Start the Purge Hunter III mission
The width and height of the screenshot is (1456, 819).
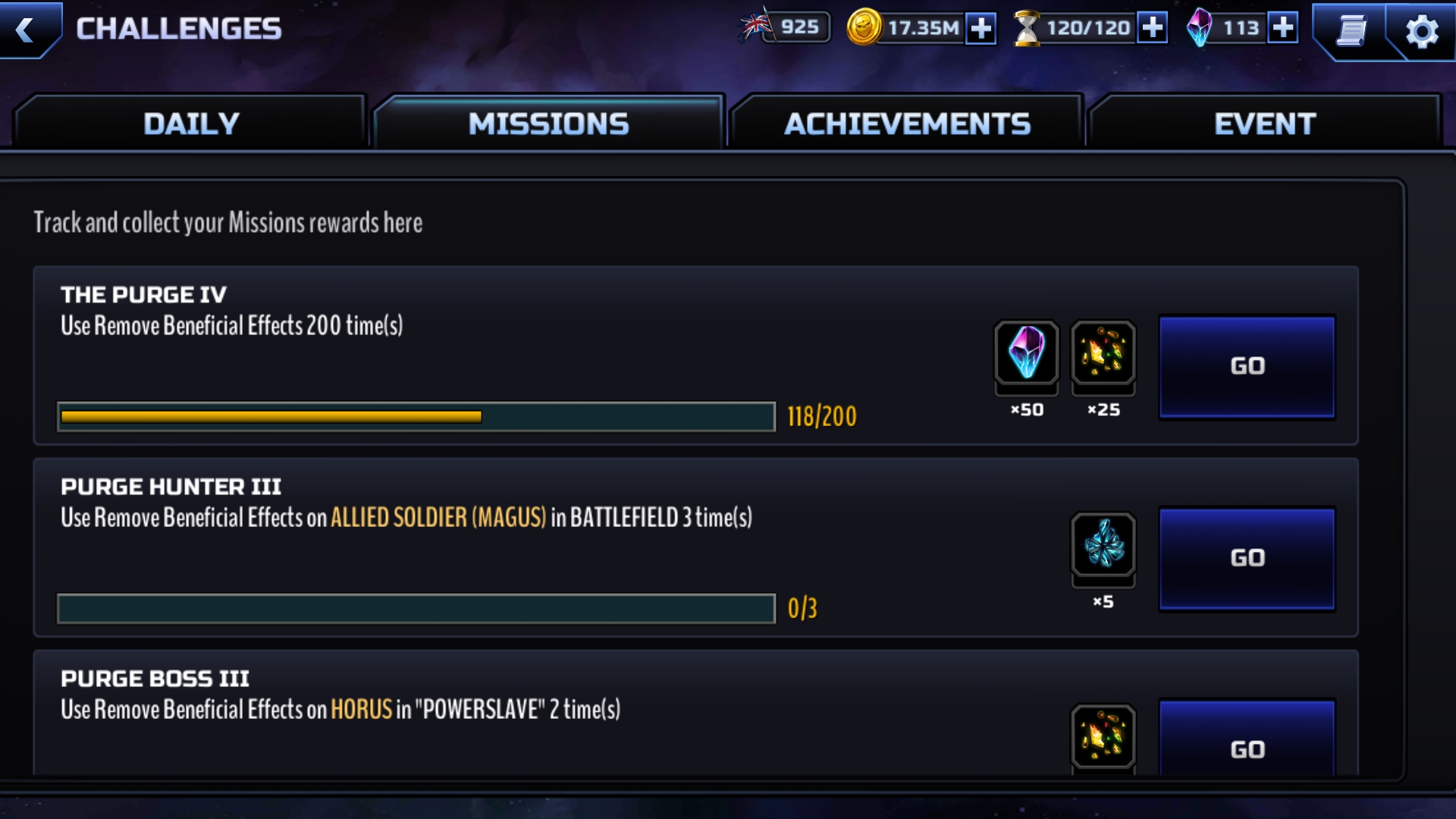tap(1247, 558)
